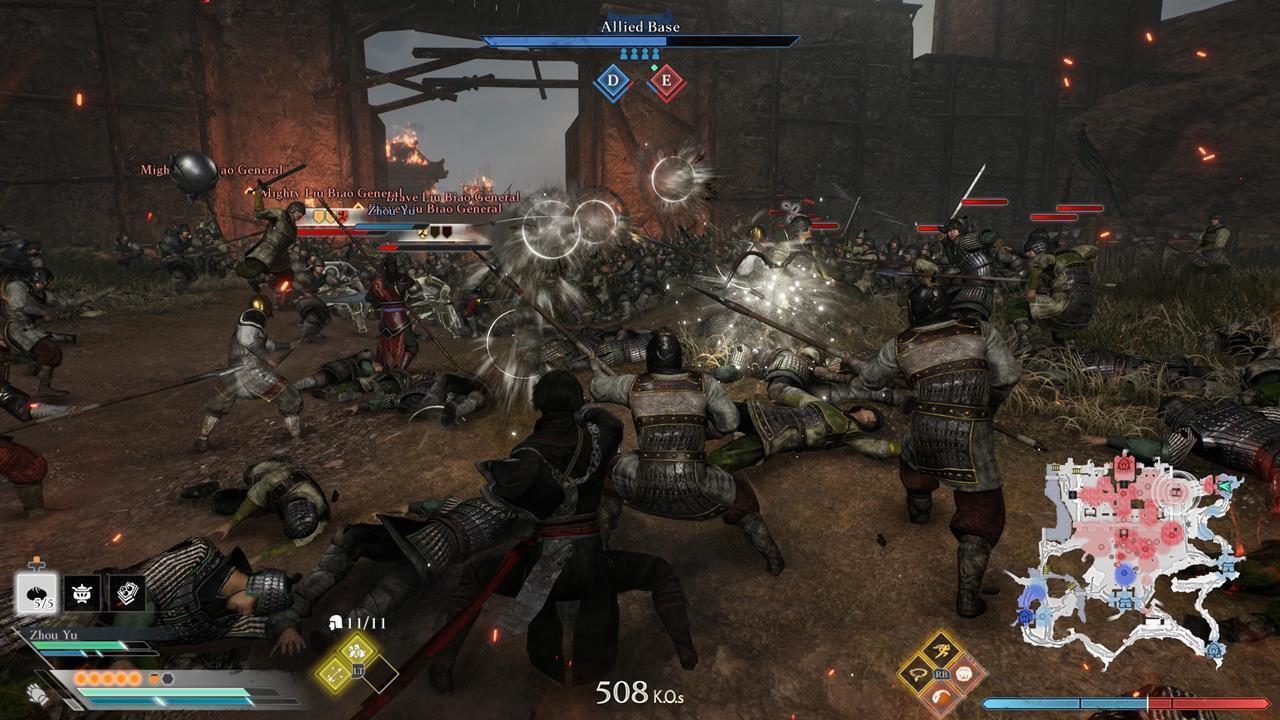Select the 5/5 consumable item slot
Image resolution: width=1280 pixels, height=720 pixels.
[x=36, y=593]
